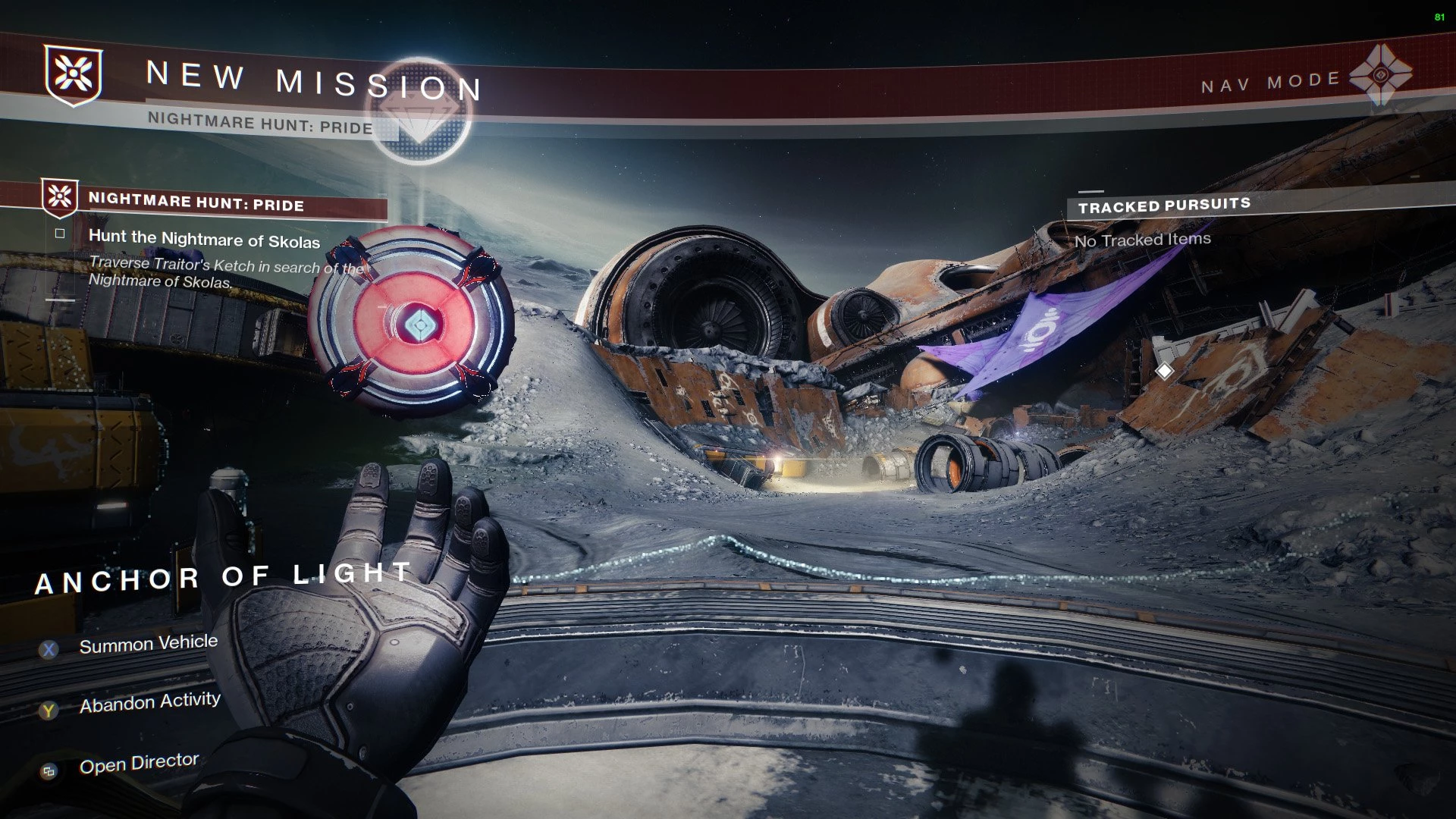Open the Tracked Pursuits panel header
The width and height of the screenshot is (1456, 819).
[1164, 206]
